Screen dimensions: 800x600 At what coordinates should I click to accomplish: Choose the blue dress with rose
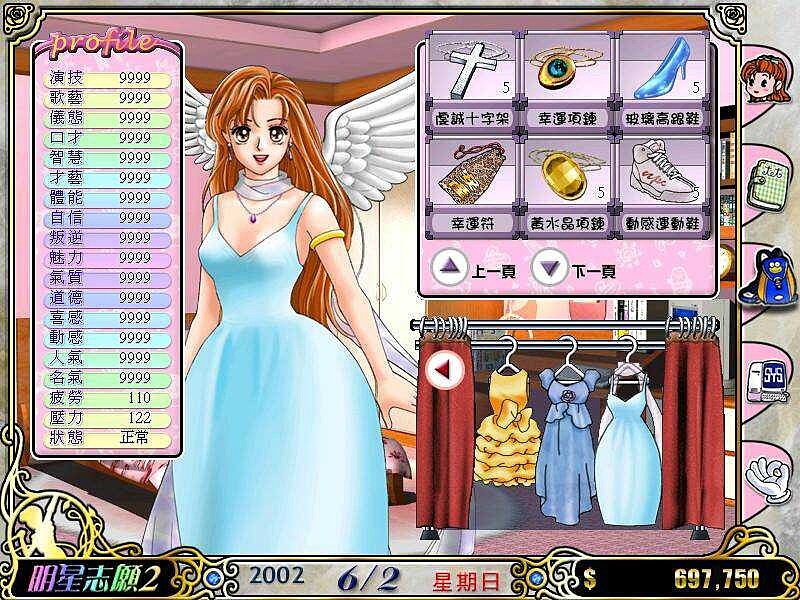(567, 435)
